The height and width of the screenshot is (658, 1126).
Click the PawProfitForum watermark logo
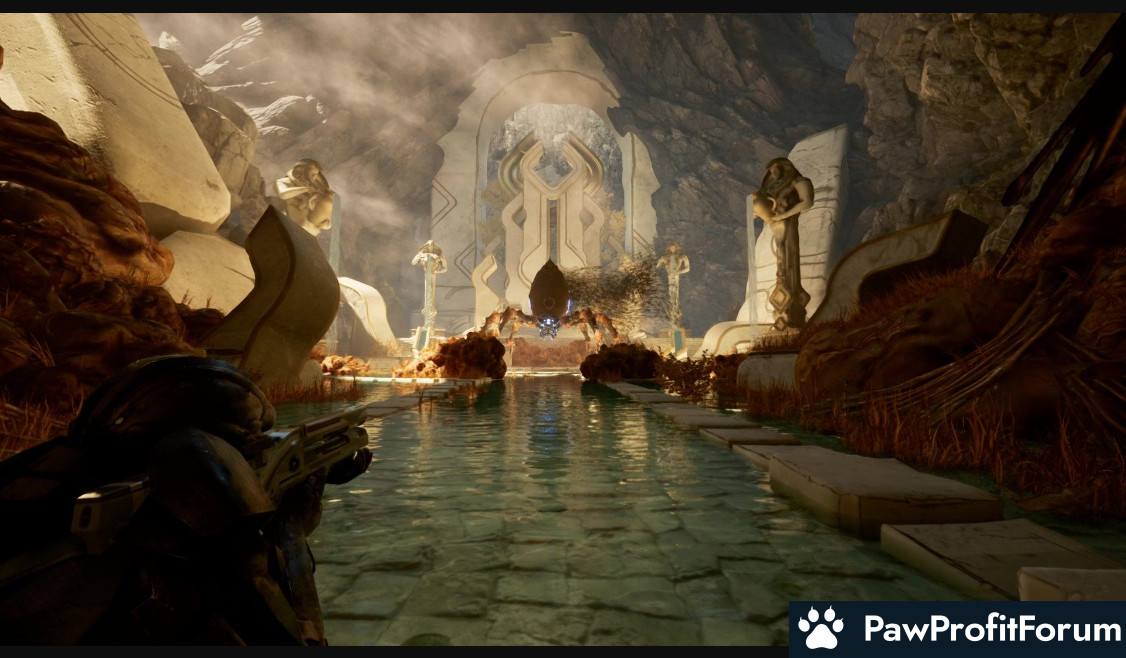point(958,629)
